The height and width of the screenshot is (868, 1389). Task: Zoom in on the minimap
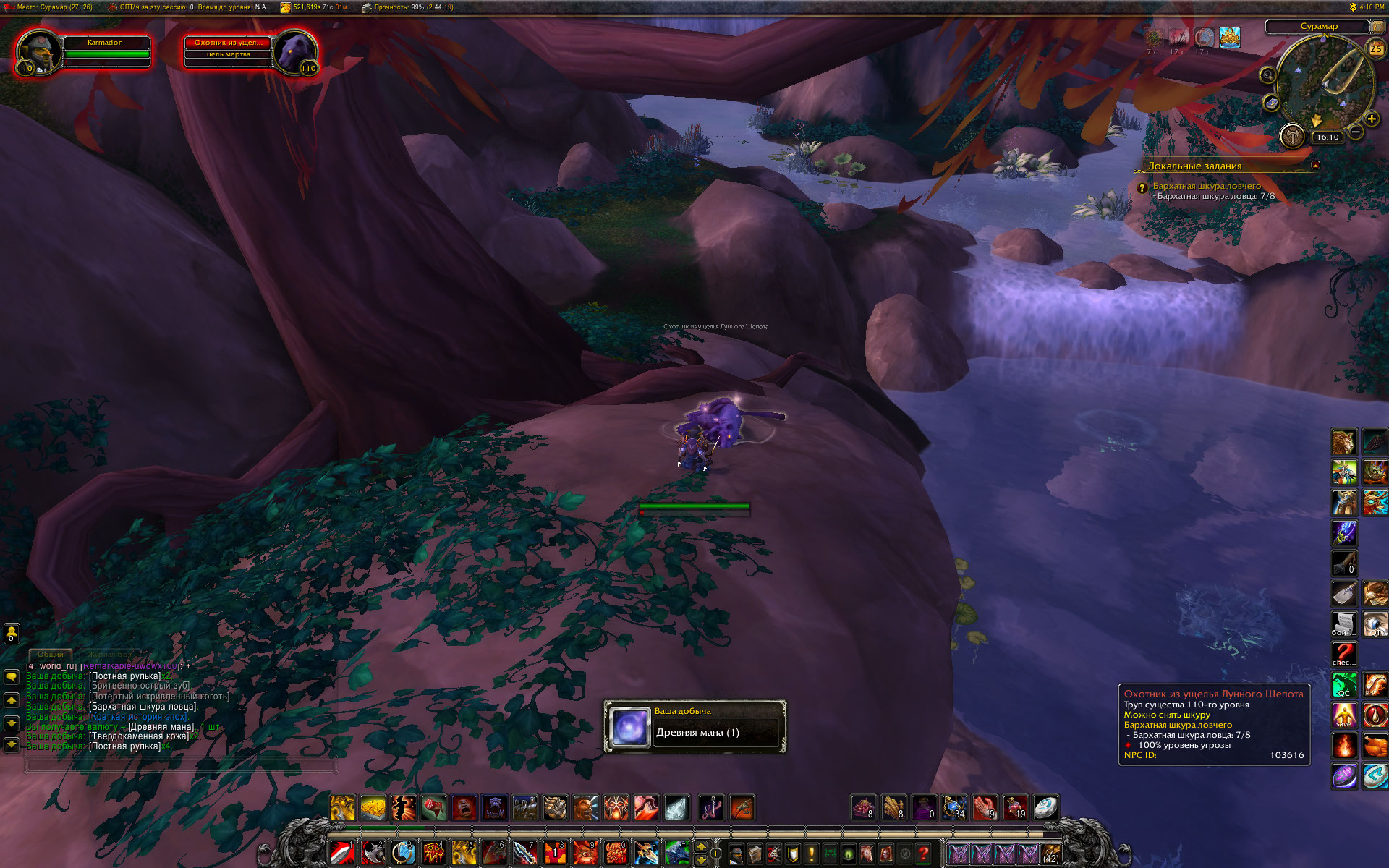coord(1371,119)
